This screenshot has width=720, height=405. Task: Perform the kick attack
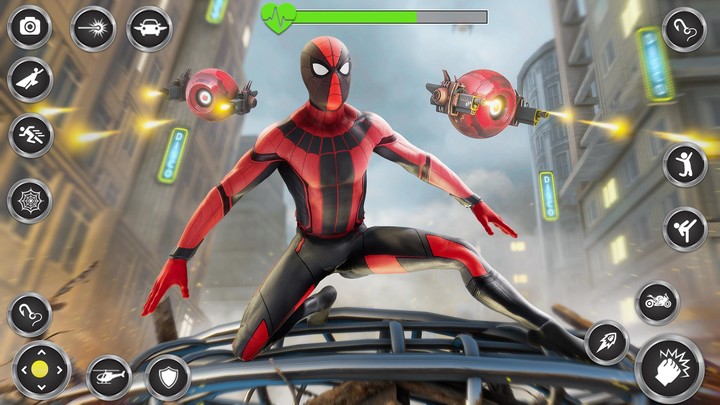[685, 229]
